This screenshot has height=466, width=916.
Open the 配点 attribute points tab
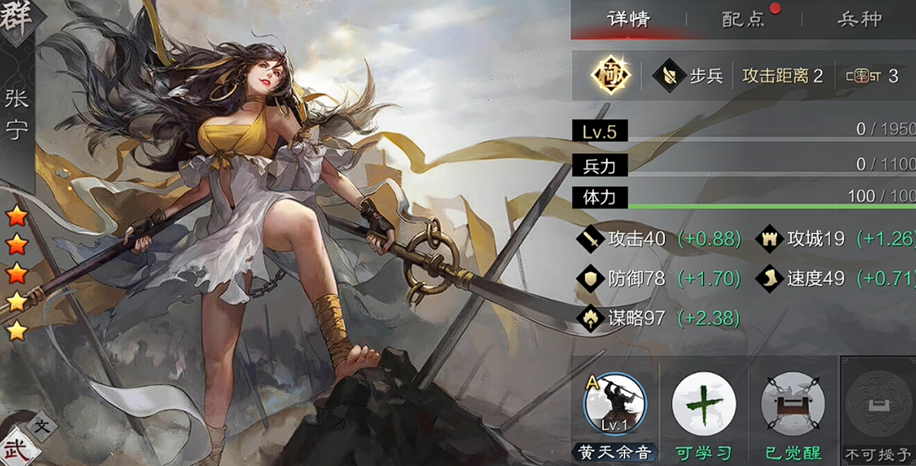click(x=743, y=19)
